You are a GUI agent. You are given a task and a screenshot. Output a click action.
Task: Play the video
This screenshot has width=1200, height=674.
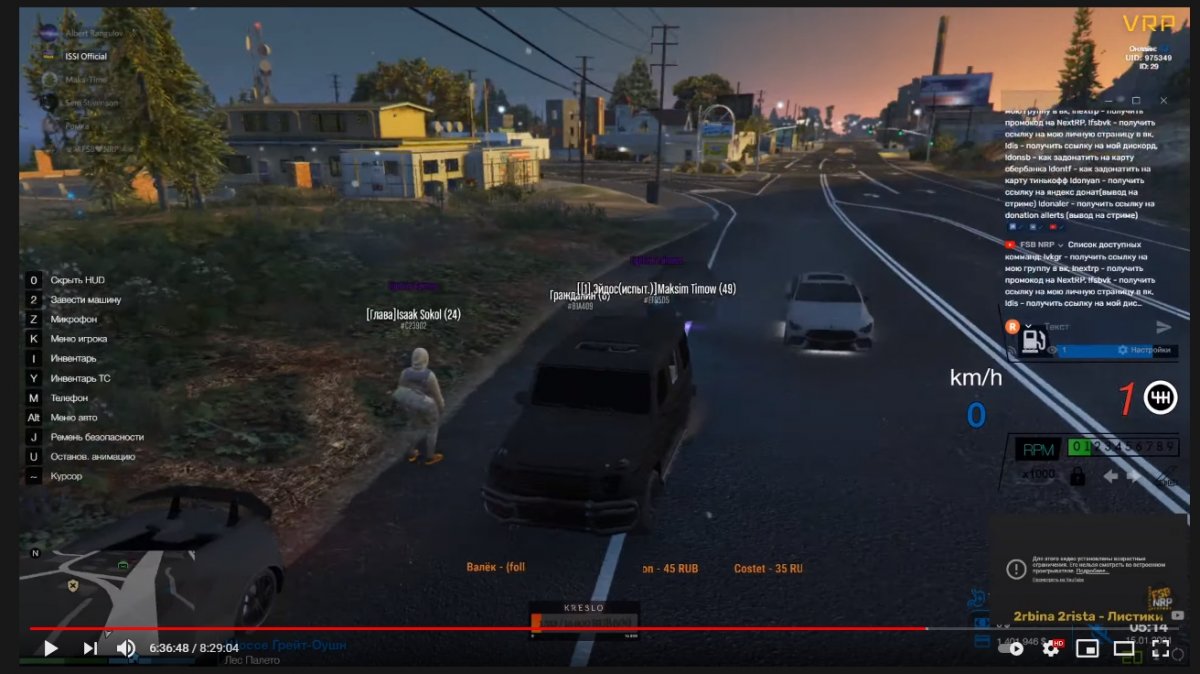pyautogui.click(x=50, y=648)
